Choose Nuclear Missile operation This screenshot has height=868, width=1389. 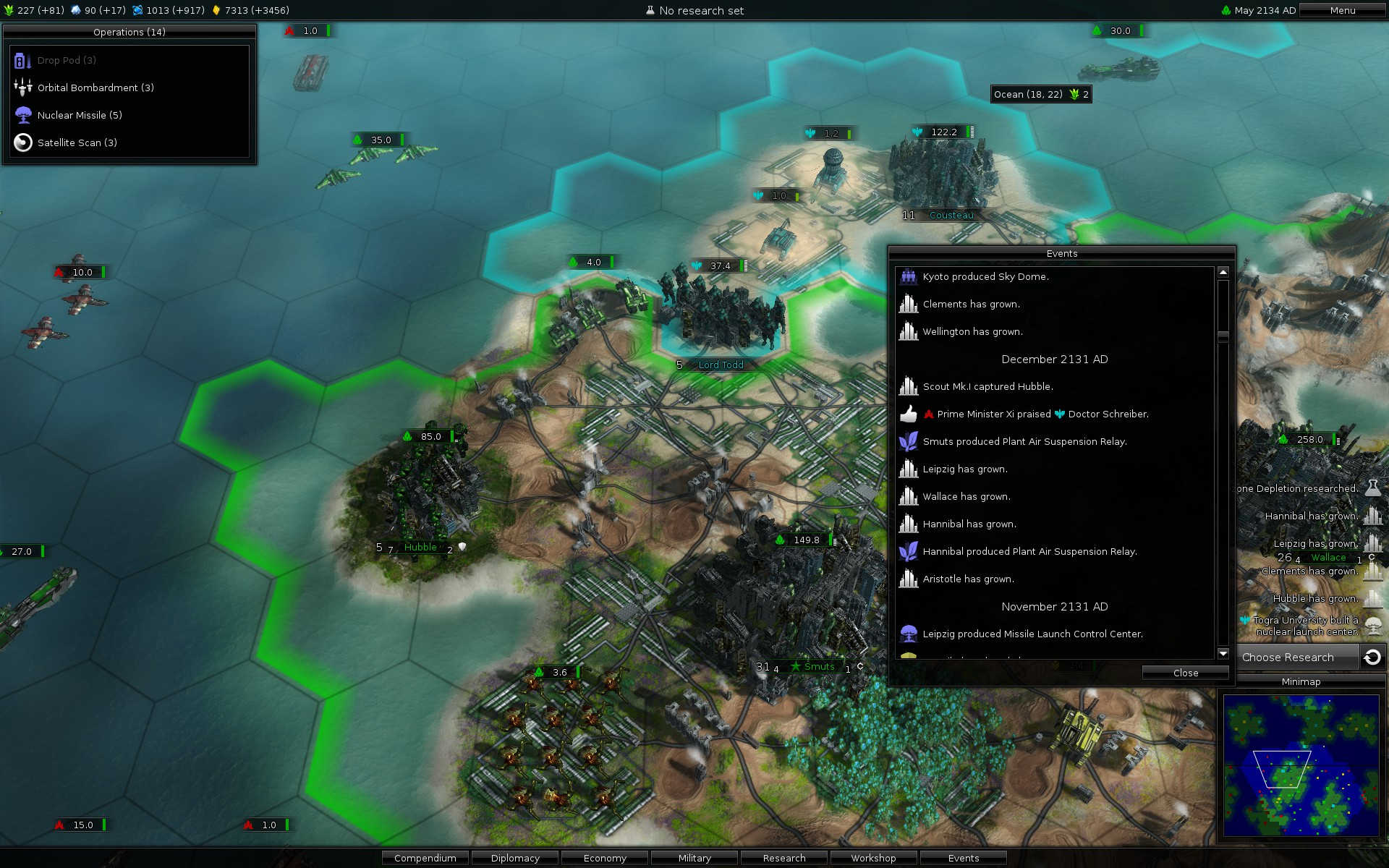coord(80,115)
